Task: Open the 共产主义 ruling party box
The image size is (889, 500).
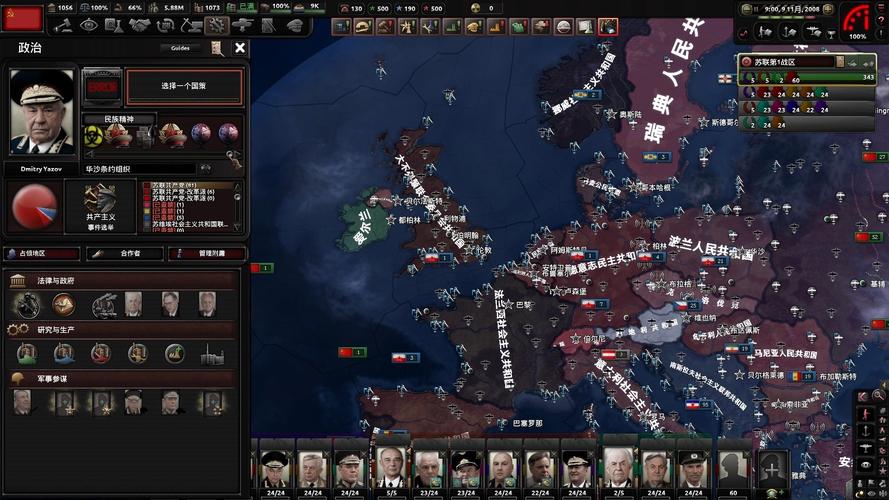Action: tap(100, 207)
